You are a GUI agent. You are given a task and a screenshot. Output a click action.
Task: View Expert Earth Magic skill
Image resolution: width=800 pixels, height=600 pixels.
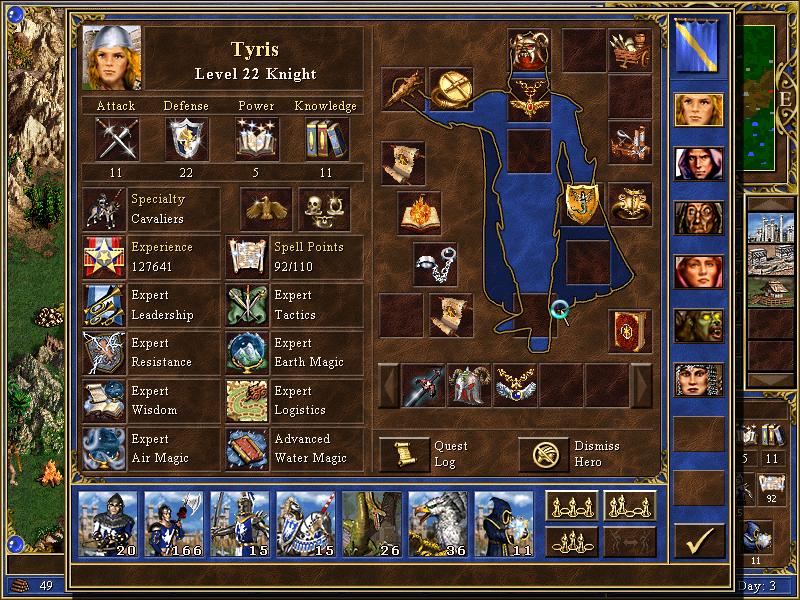coord(247,352)
